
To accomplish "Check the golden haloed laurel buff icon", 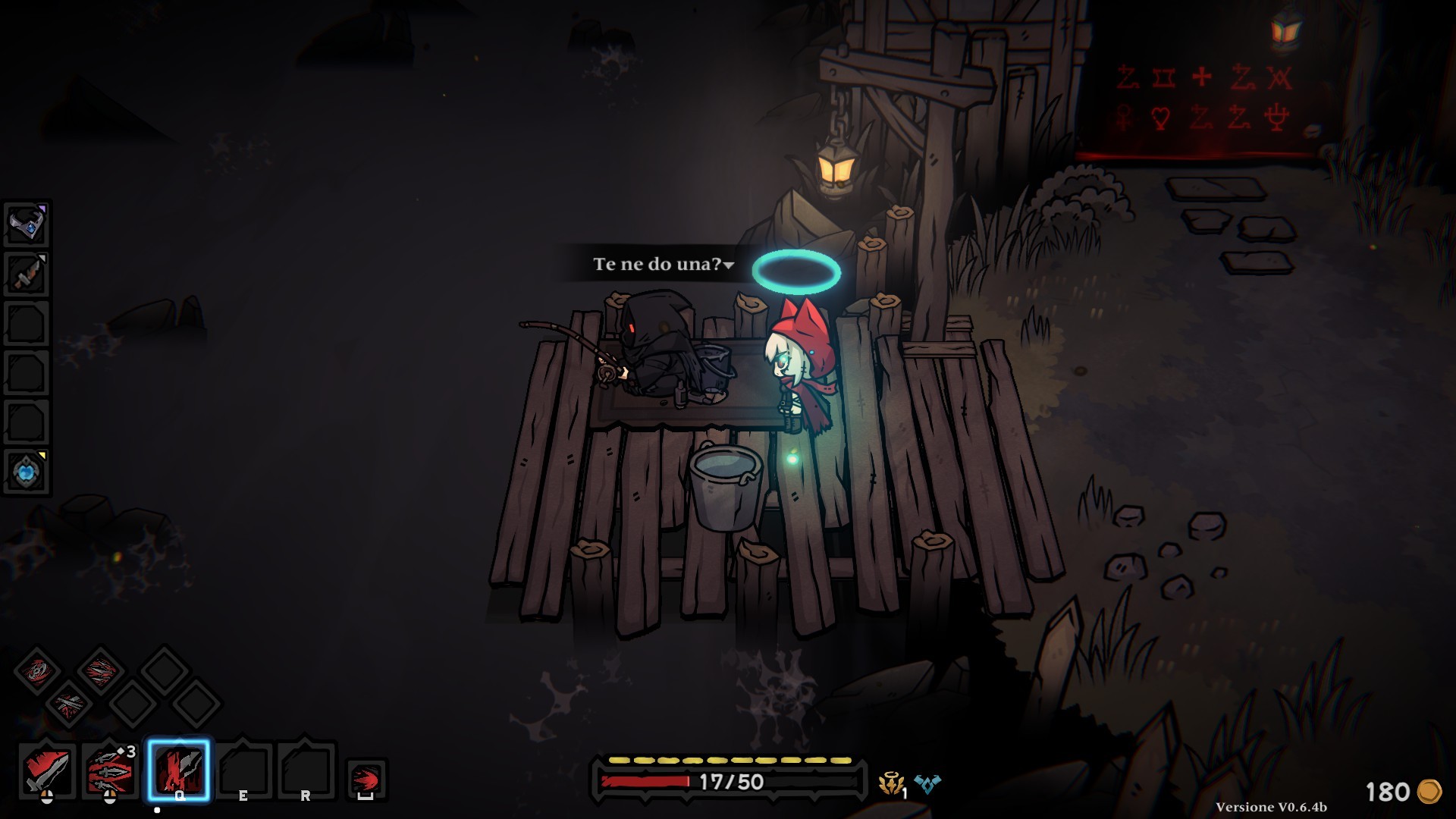I will click(x=891, y=783).
